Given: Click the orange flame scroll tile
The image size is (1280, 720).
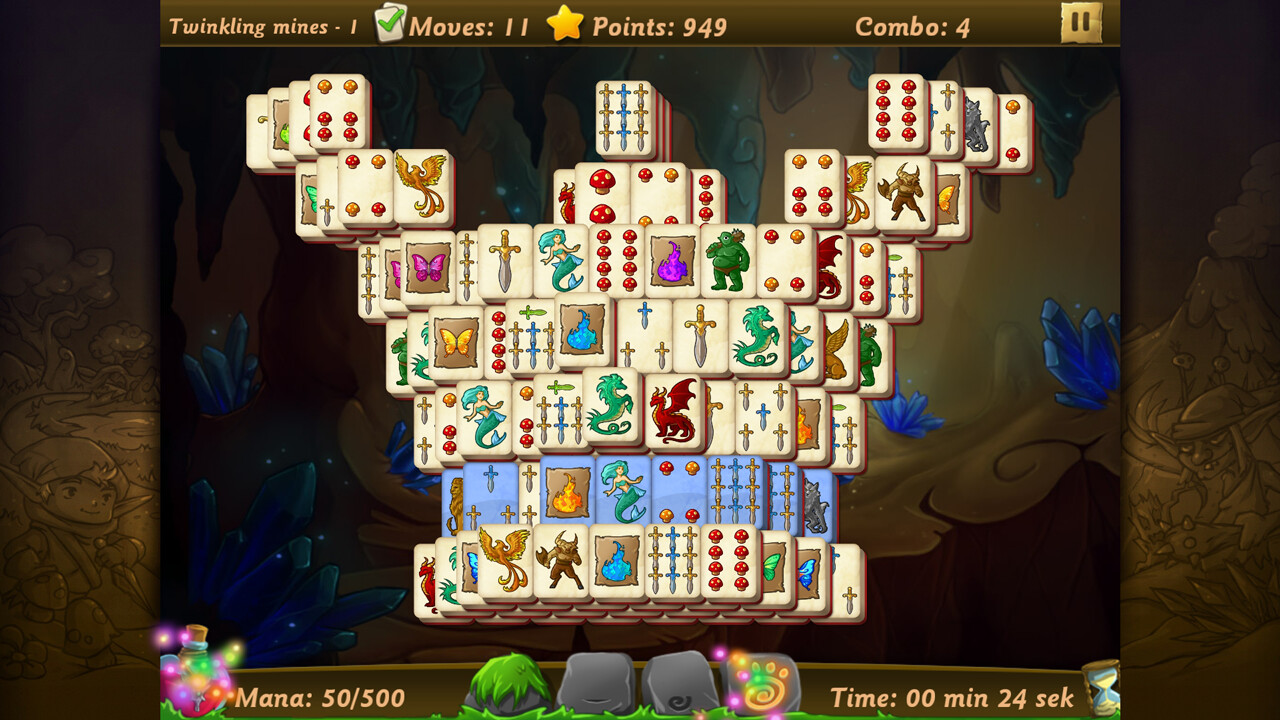Looking at the screenshot, I should point(567,492).
